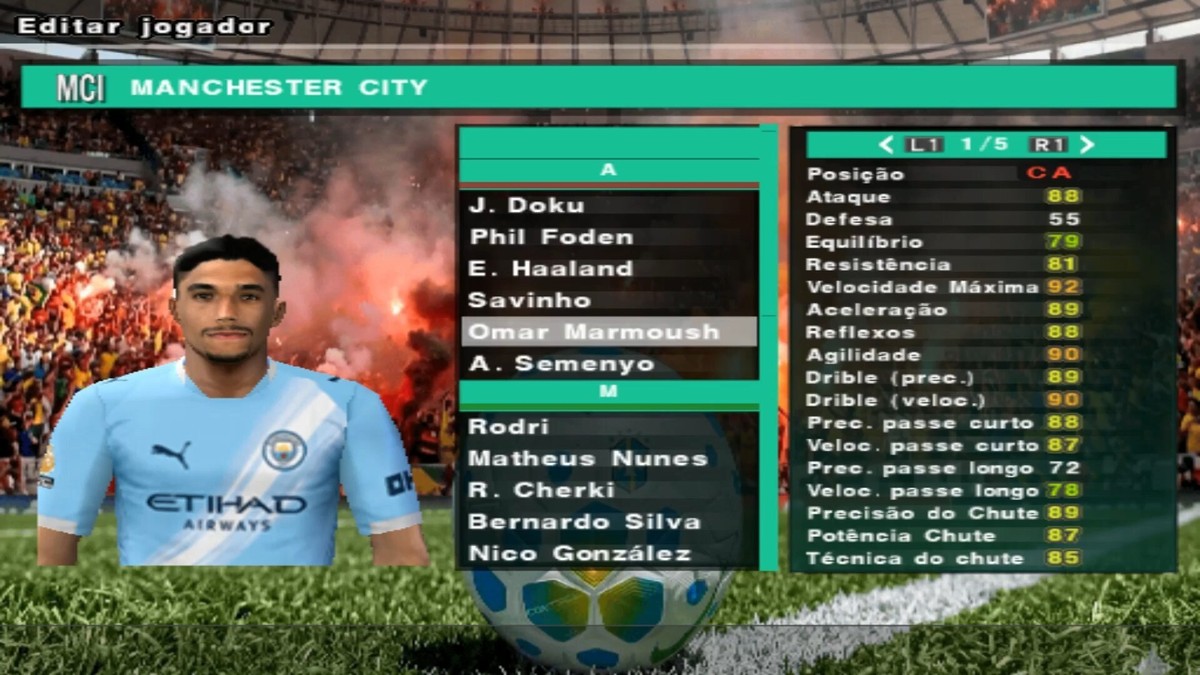Select J. Doku from the player list
The image size is (1200, 675).
(527, 205)
